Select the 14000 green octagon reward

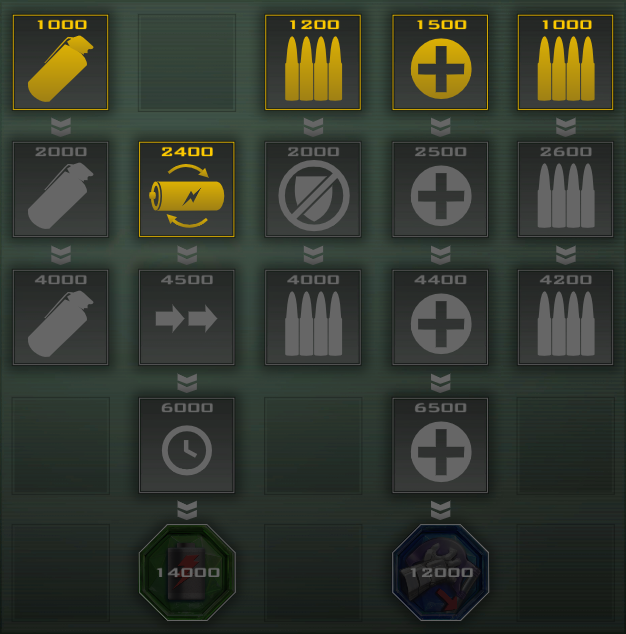pos(187,572)
